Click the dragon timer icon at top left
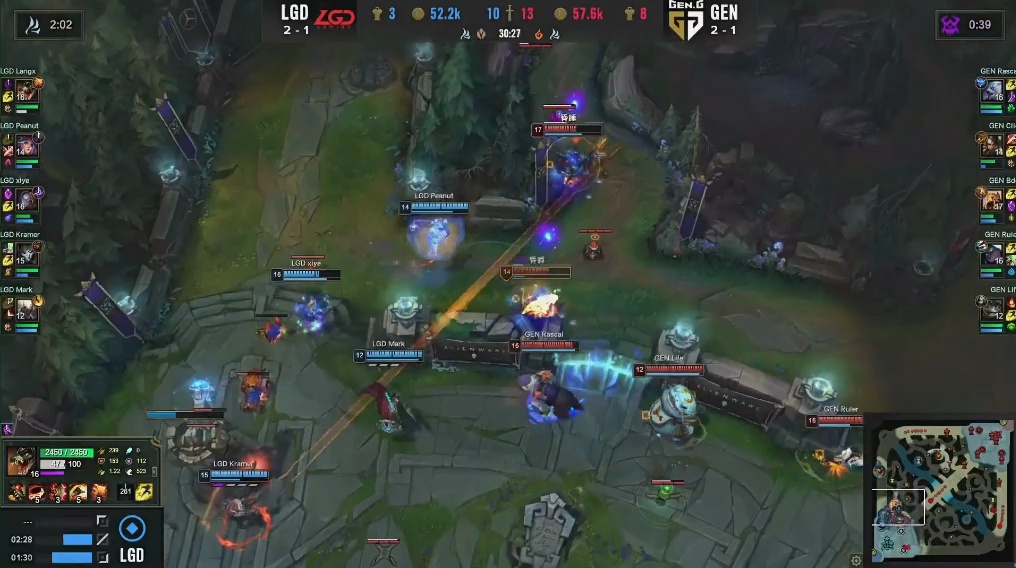The height and width of the screenshot is (568, 1016). 32,25
